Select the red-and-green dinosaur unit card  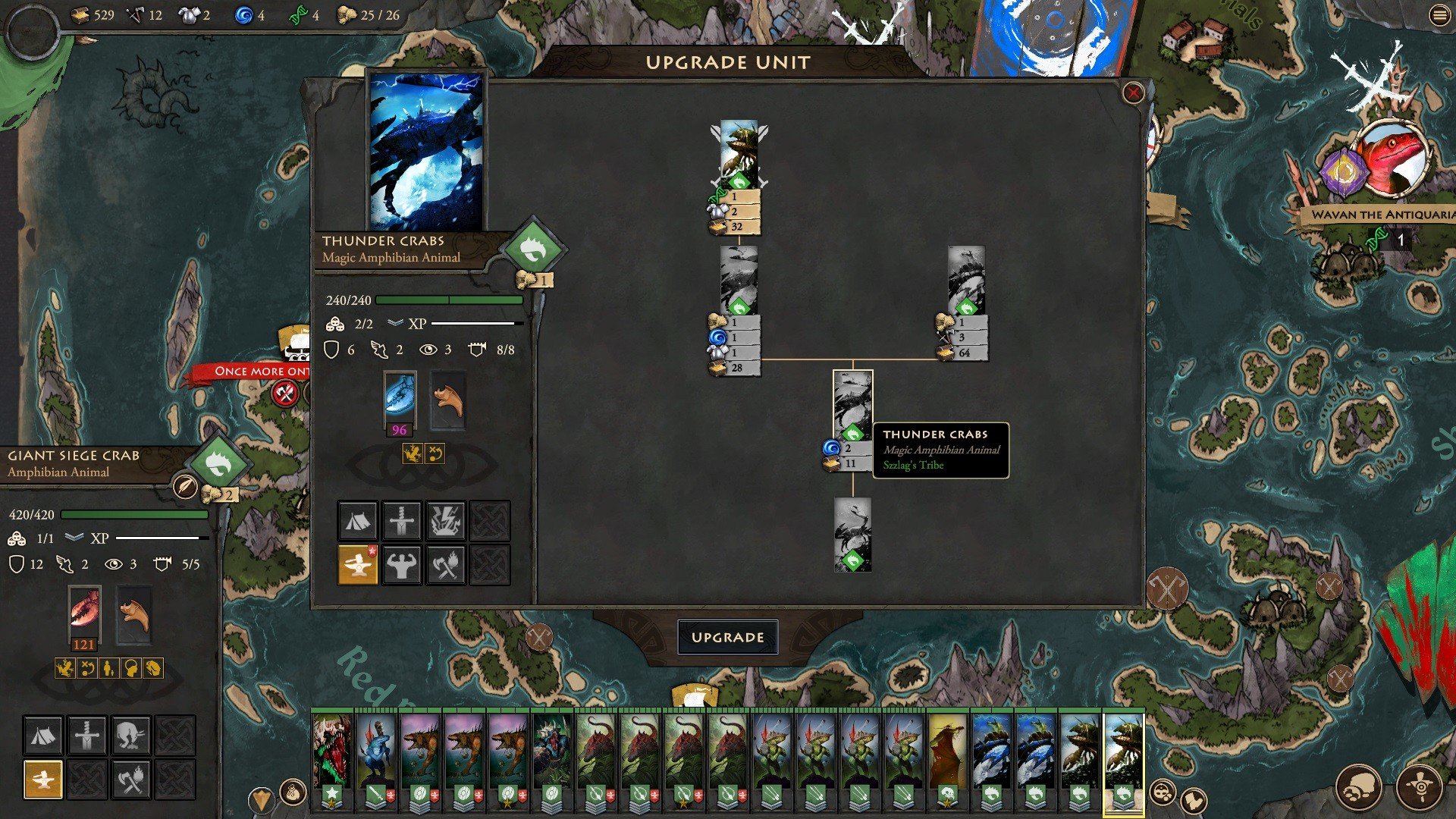332,751
